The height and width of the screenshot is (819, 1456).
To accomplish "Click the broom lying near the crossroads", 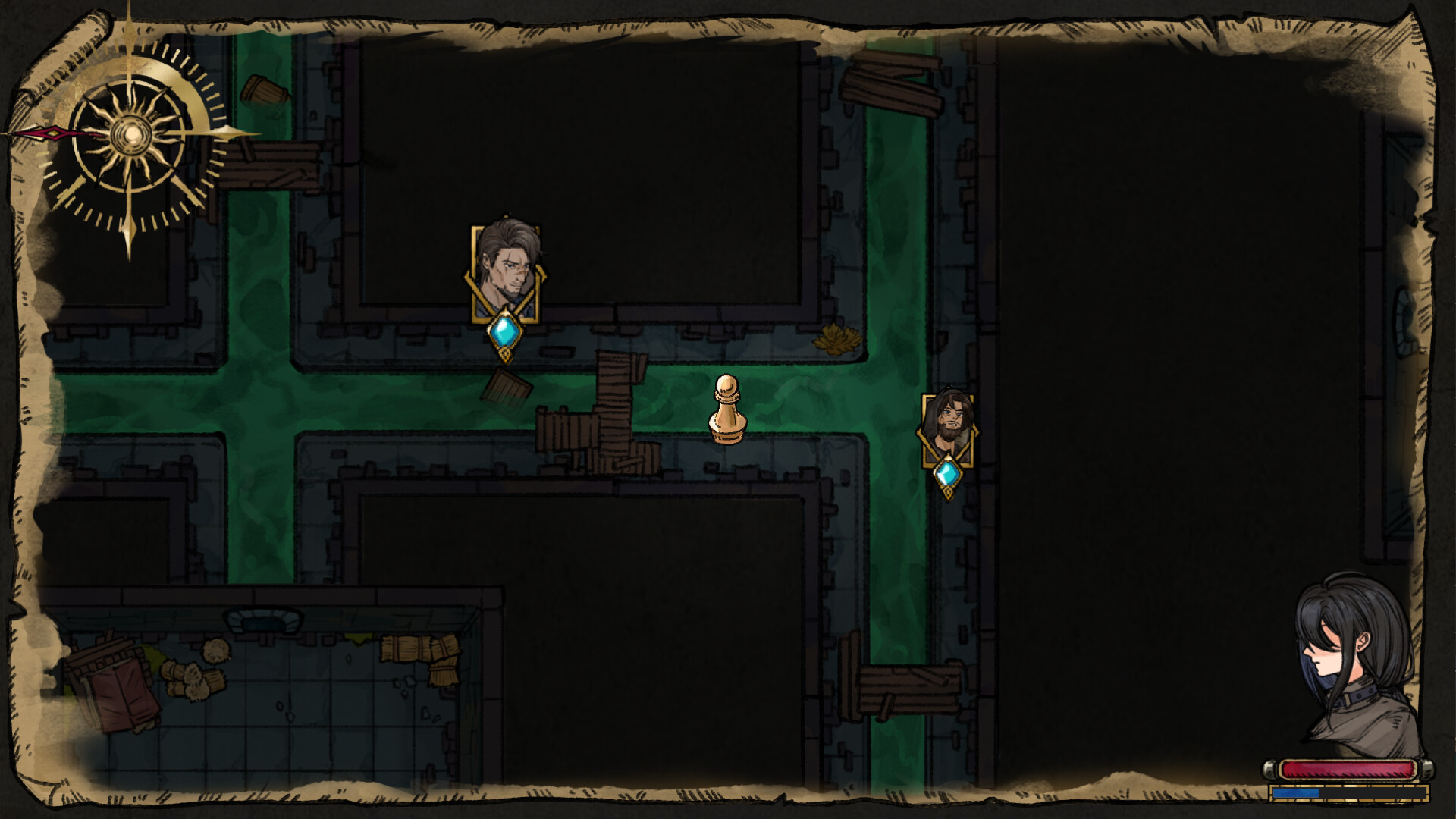I will [505, 385].
